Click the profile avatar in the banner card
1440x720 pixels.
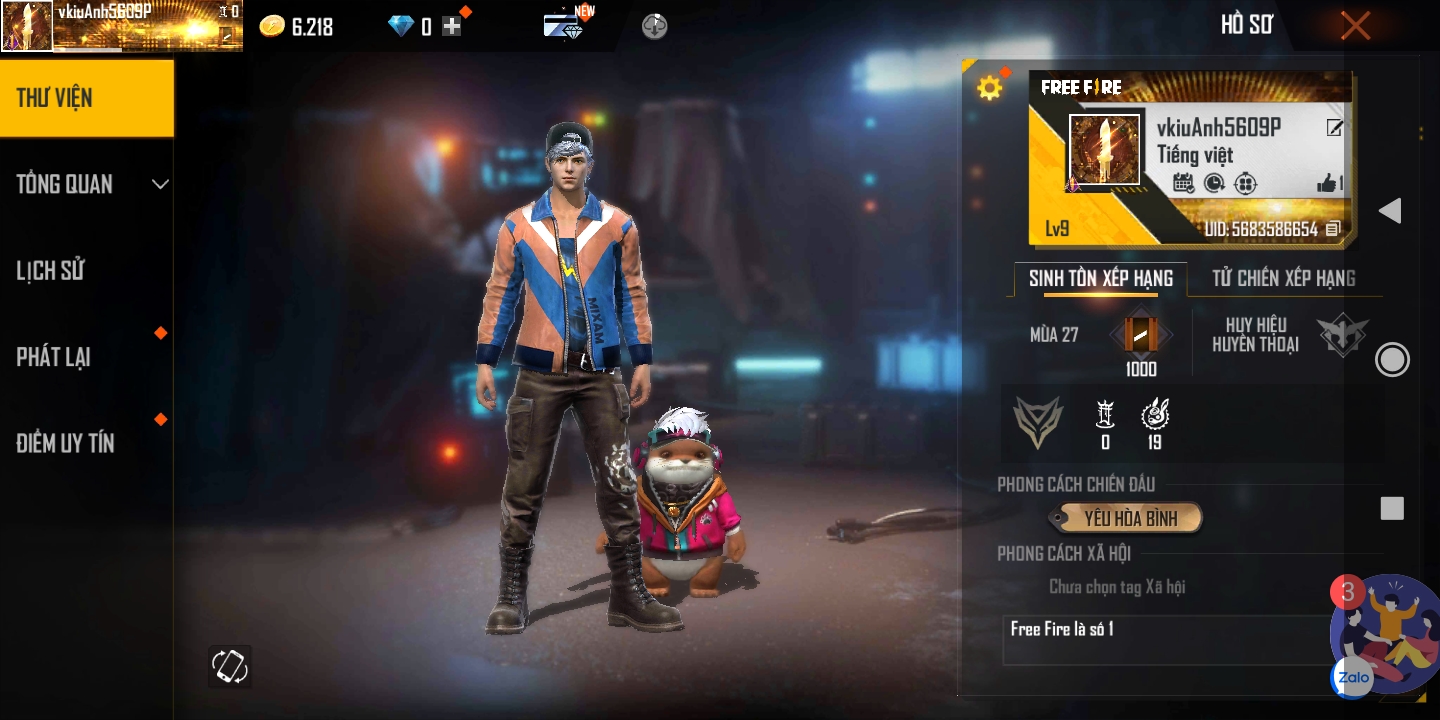point(1104,149)
